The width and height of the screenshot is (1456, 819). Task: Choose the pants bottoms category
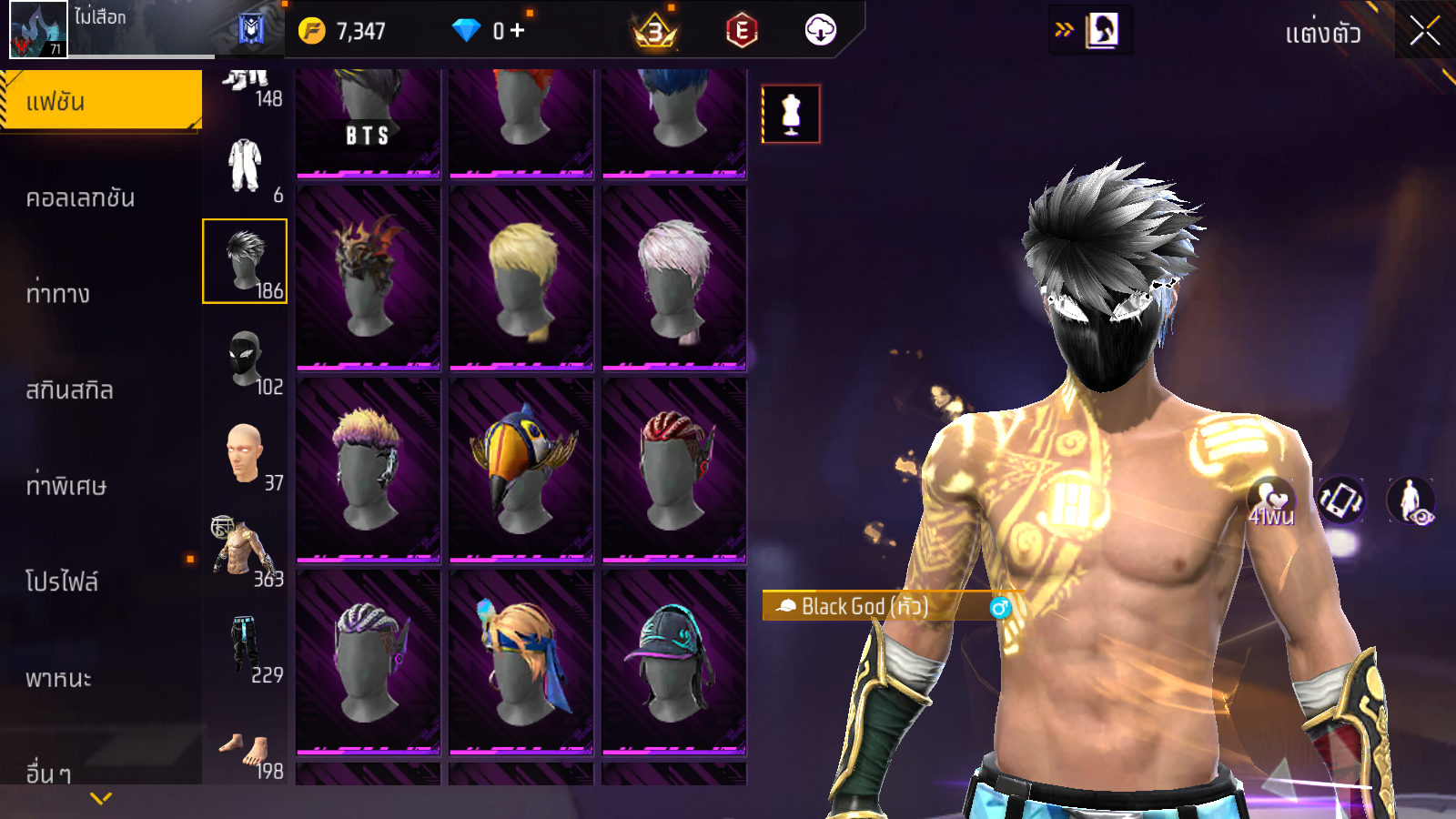(245, 646)
